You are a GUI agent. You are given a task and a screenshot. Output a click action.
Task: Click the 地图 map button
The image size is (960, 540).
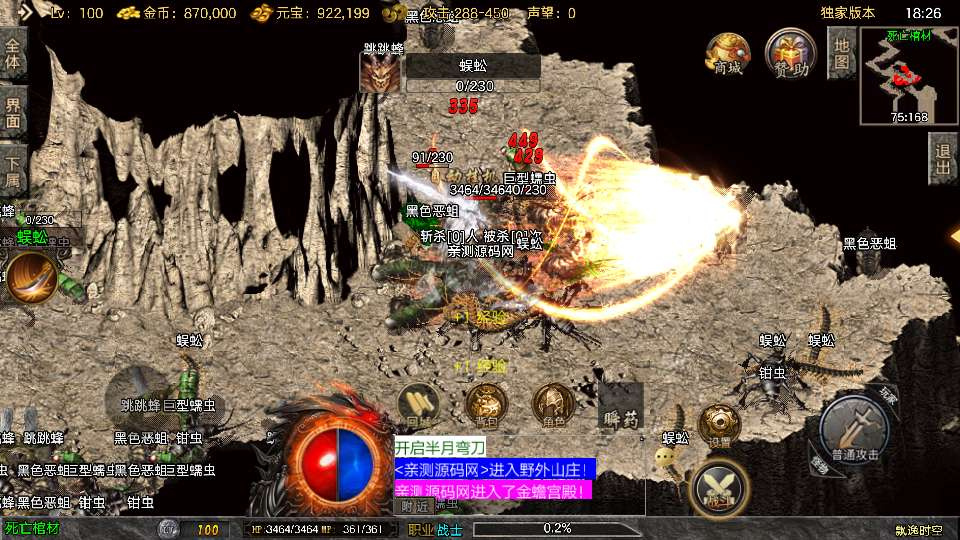click(842, 53)
